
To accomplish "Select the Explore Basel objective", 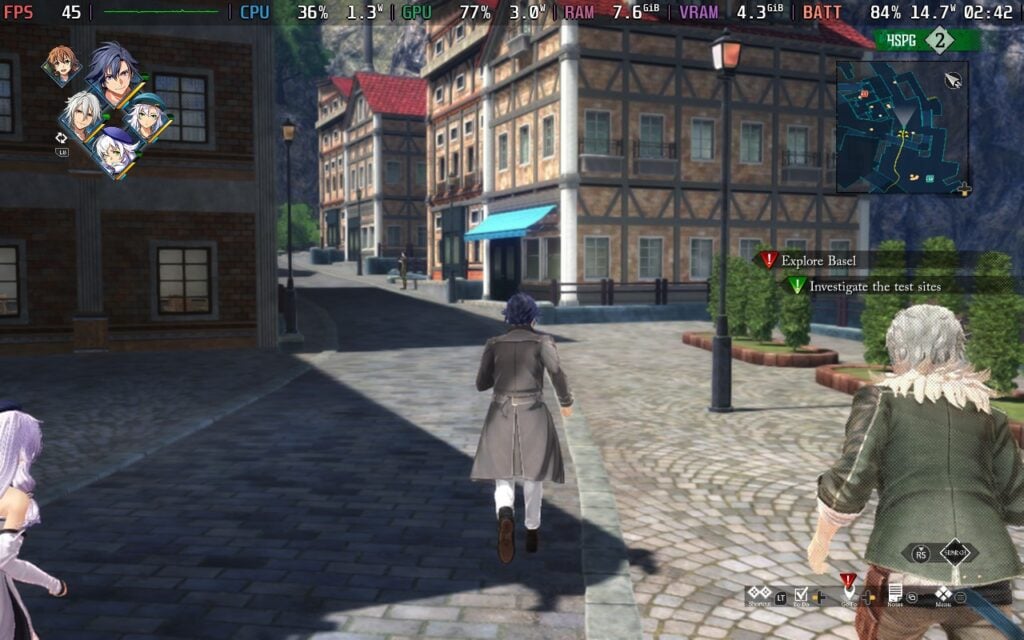I will pos(818,260).
